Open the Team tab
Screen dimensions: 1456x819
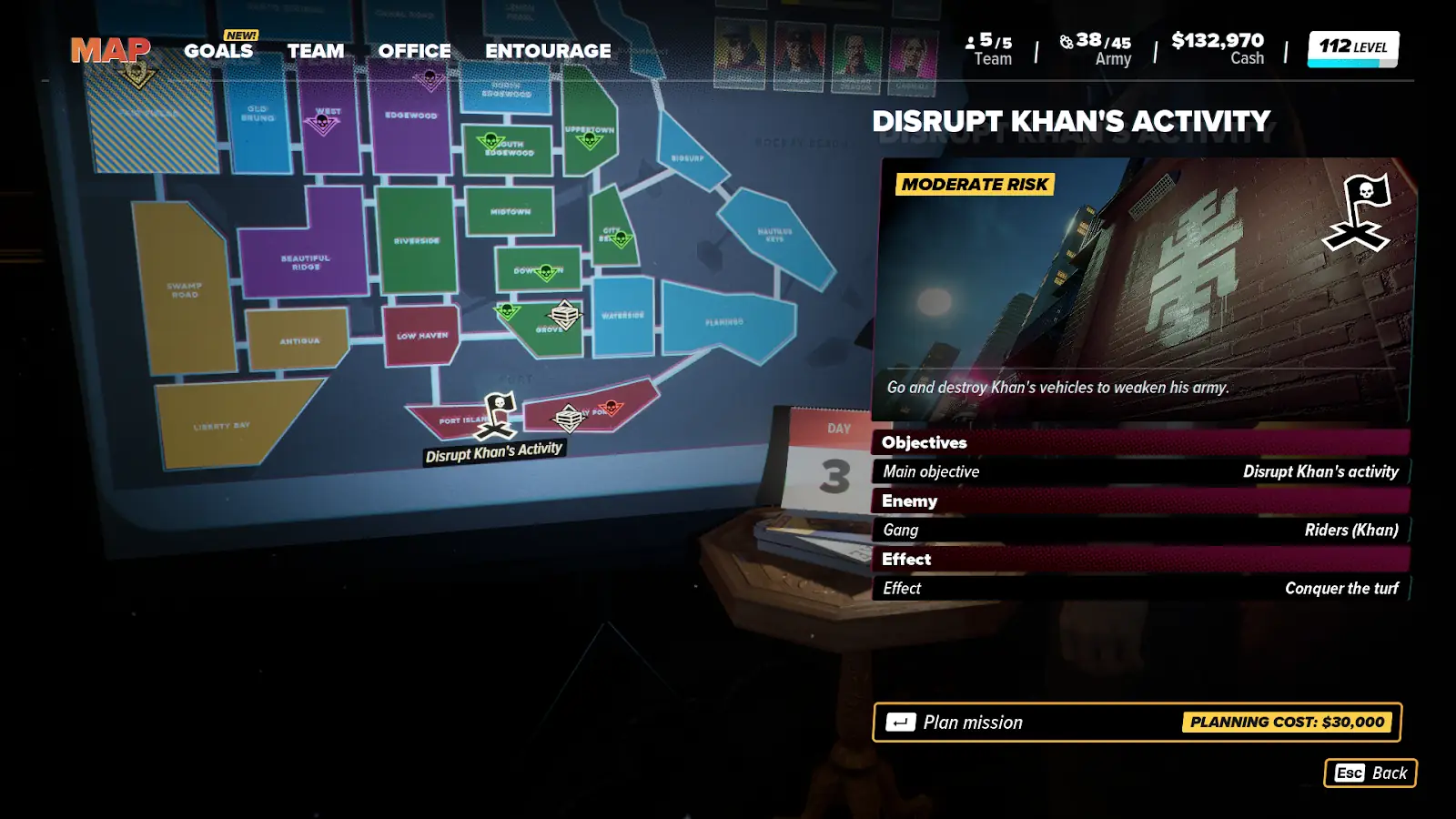click(x=316, y=51)
